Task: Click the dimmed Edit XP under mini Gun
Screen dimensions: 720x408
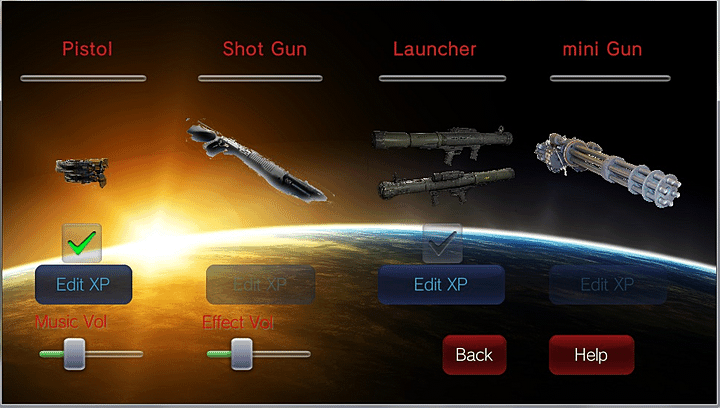Action: click(x=608, y=285)
